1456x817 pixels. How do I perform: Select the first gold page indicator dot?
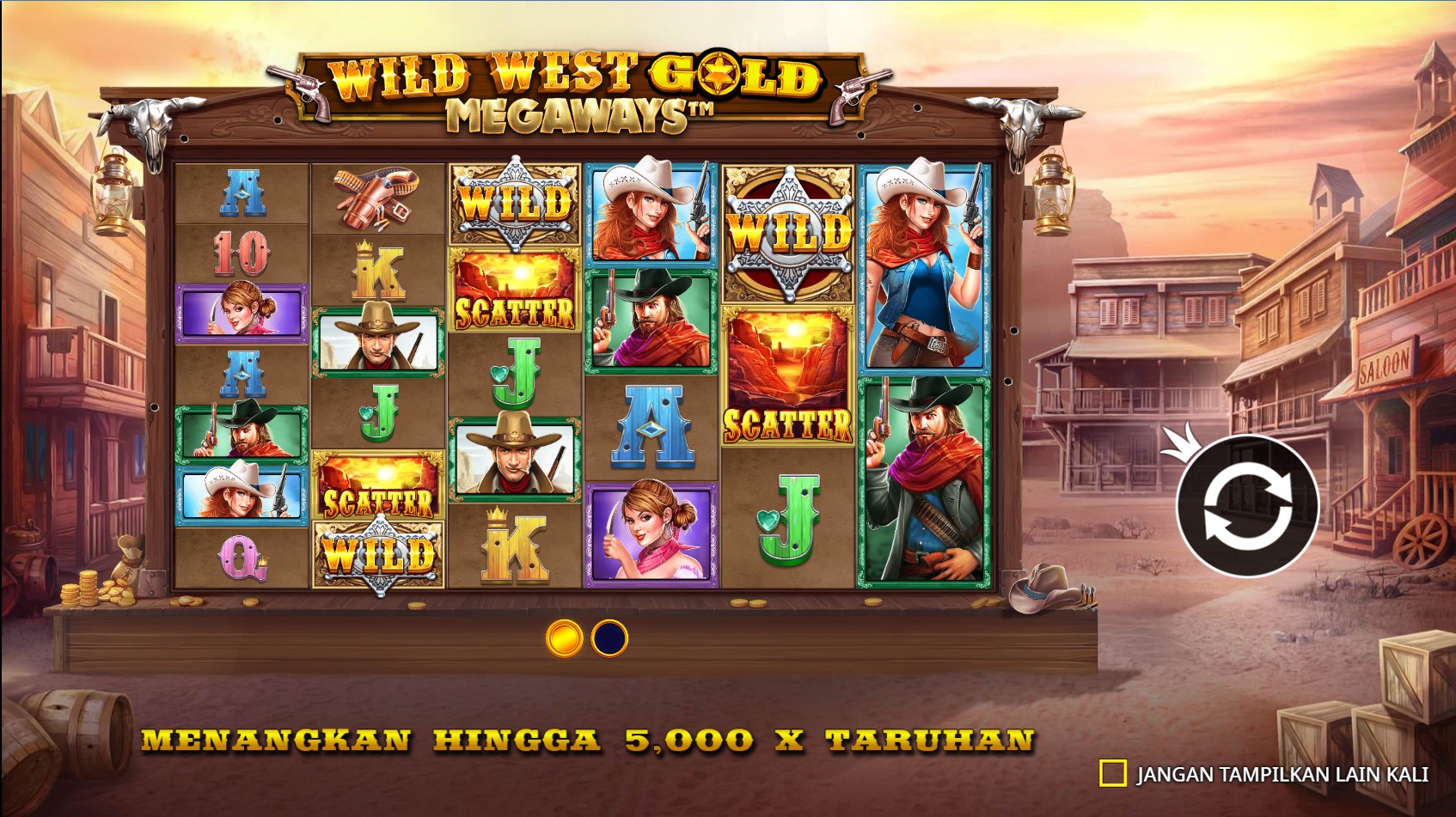click(x=565, y=638)
